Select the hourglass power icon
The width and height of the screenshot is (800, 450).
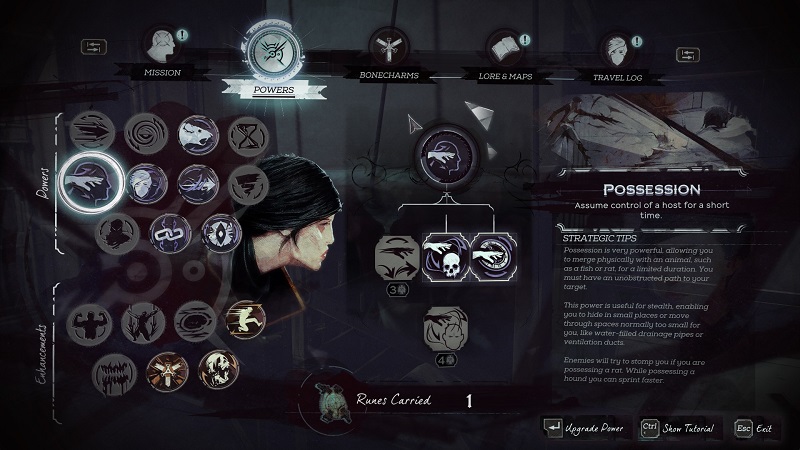click(247, 135)
